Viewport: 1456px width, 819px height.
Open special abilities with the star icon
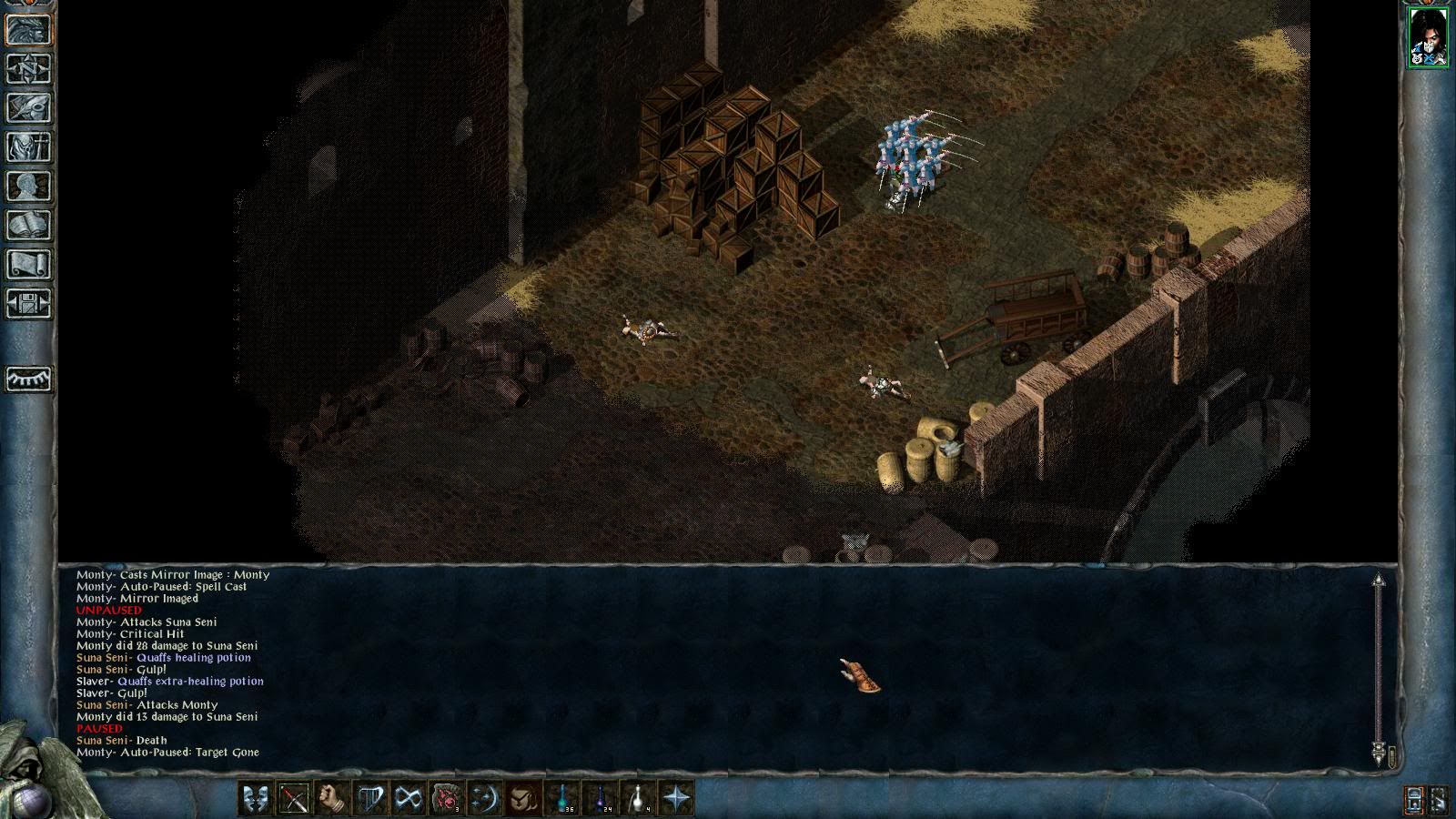[x=676, y=799]
